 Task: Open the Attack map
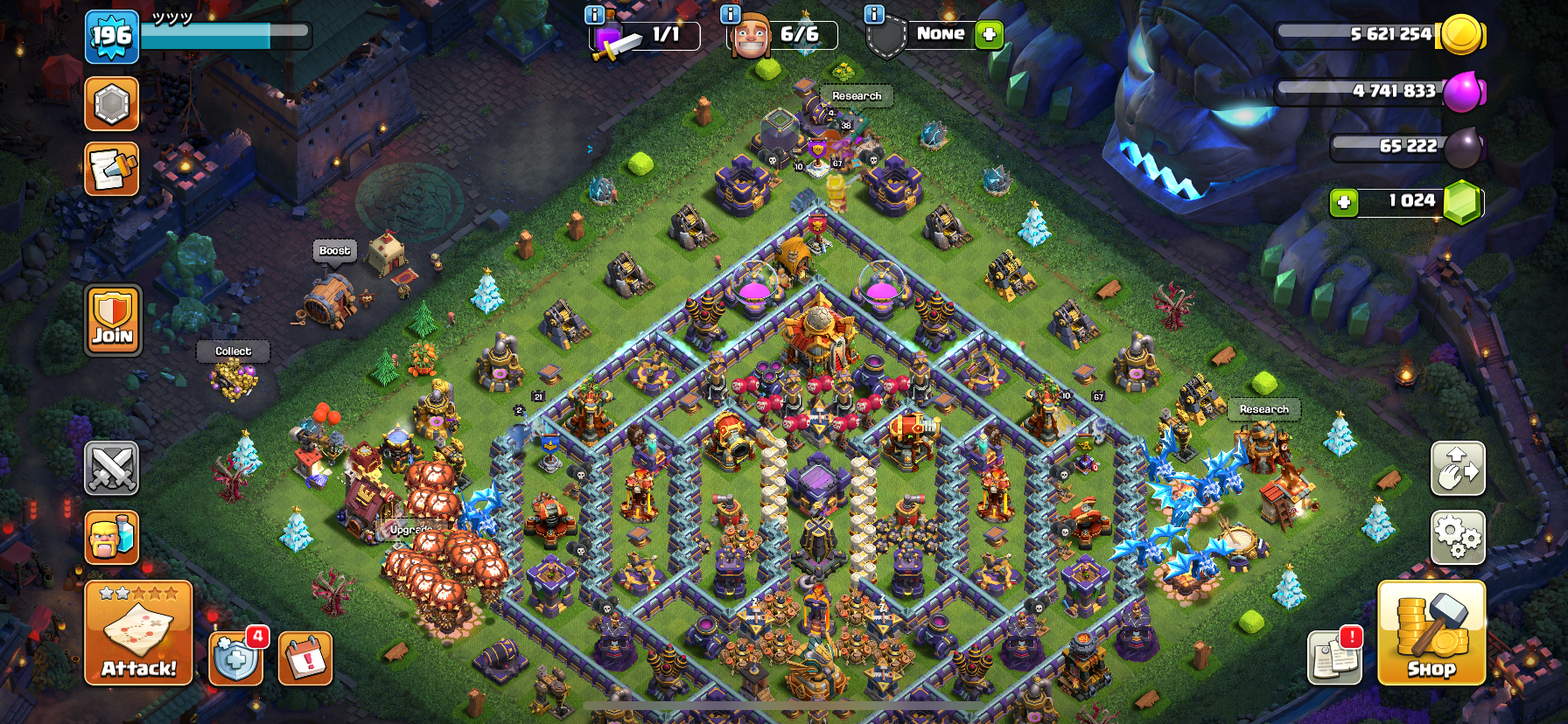pyautogui.click(x=138, y=632)
